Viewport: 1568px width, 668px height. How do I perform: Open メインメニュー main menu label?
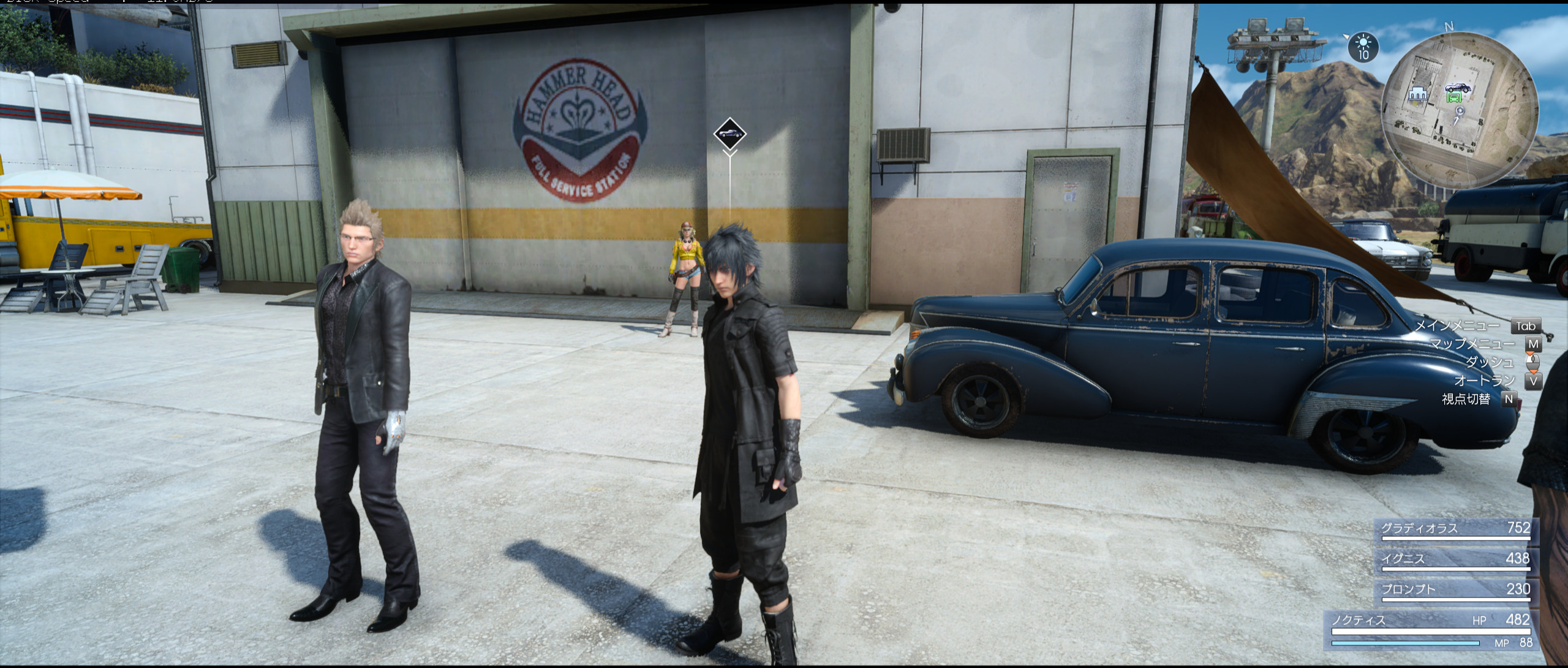click(x=1457, y=326)
